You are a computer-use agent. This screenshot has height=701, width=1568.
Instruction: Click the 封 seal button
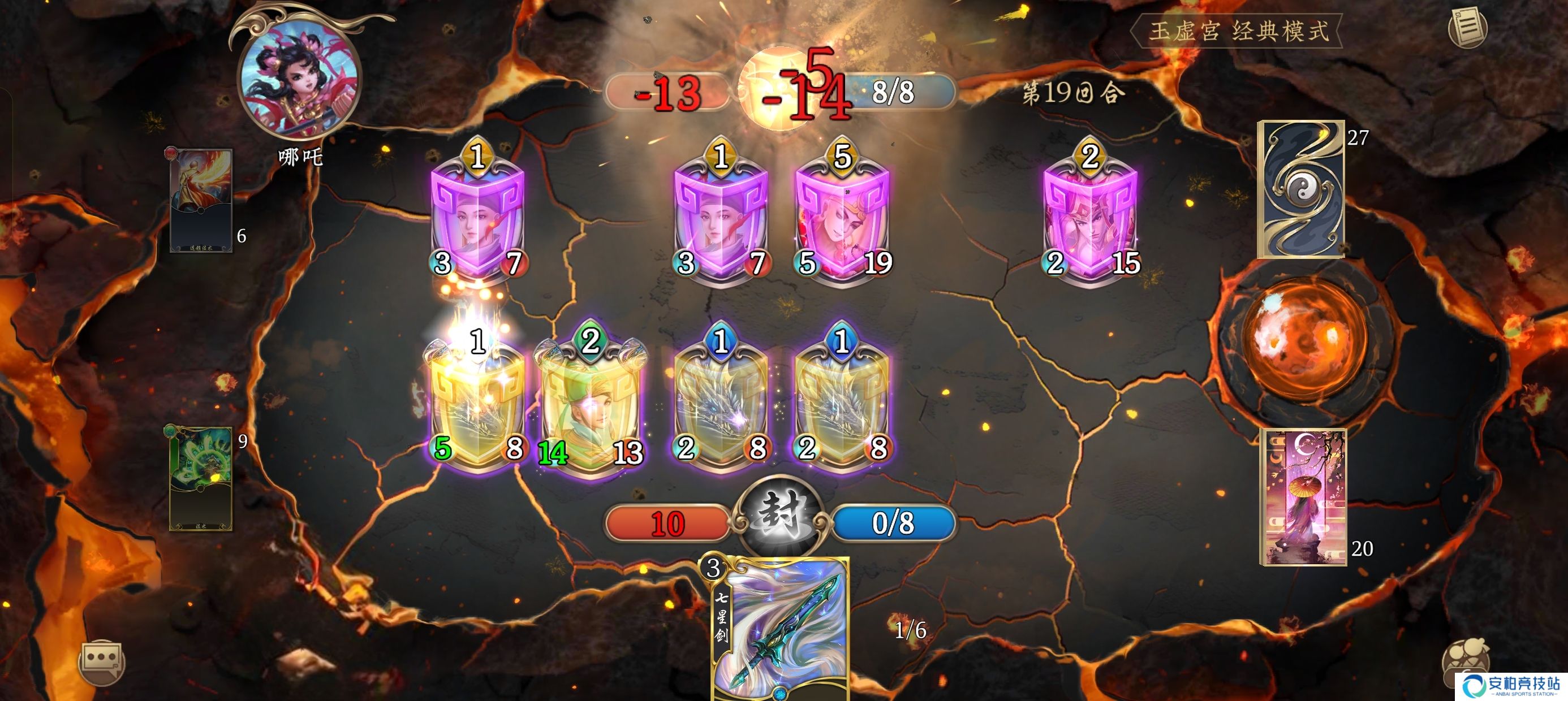[x=779, y=517]
